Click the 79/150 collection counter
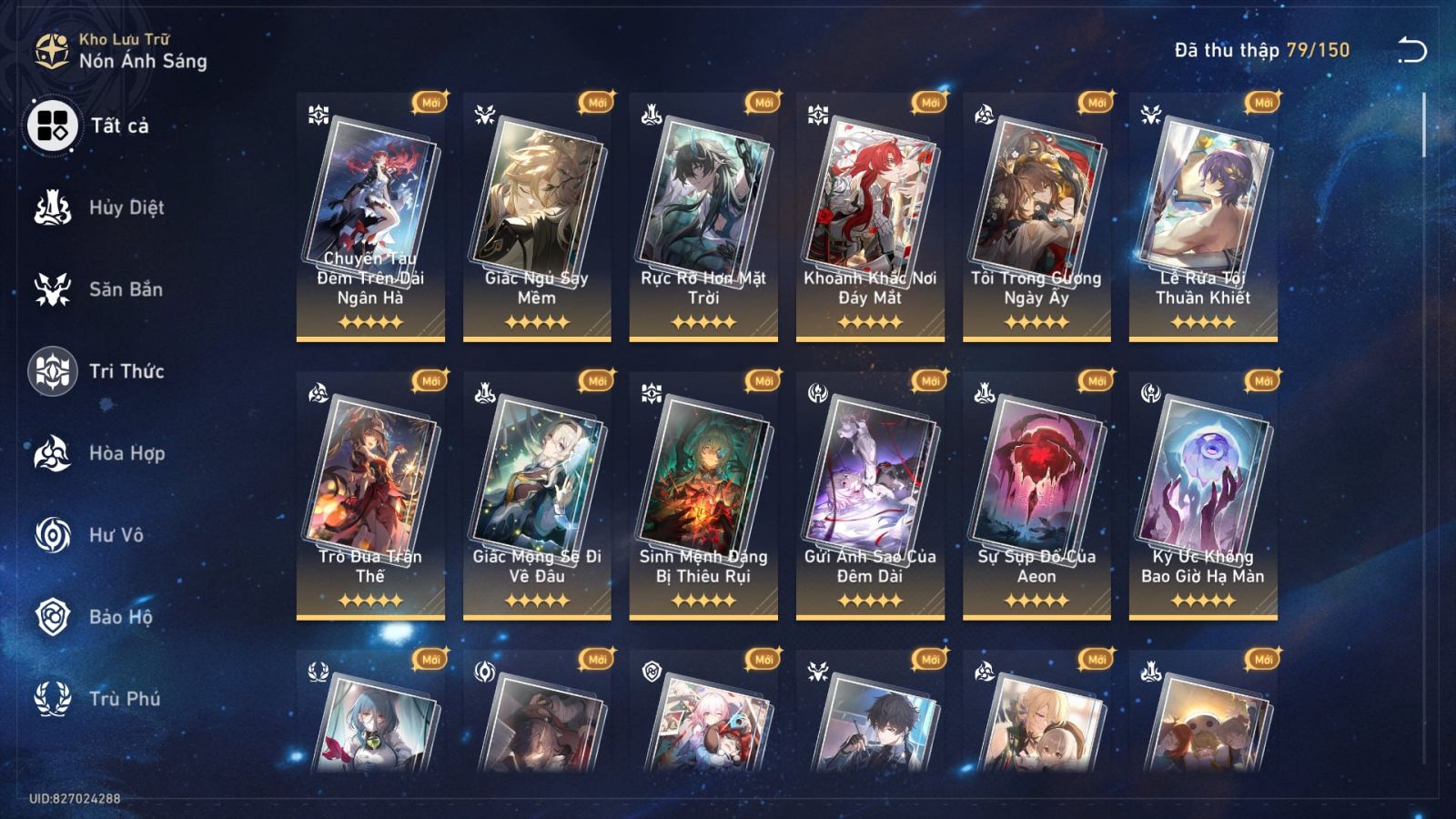This screenshot has width=1456, height=819. point(1318,52)
